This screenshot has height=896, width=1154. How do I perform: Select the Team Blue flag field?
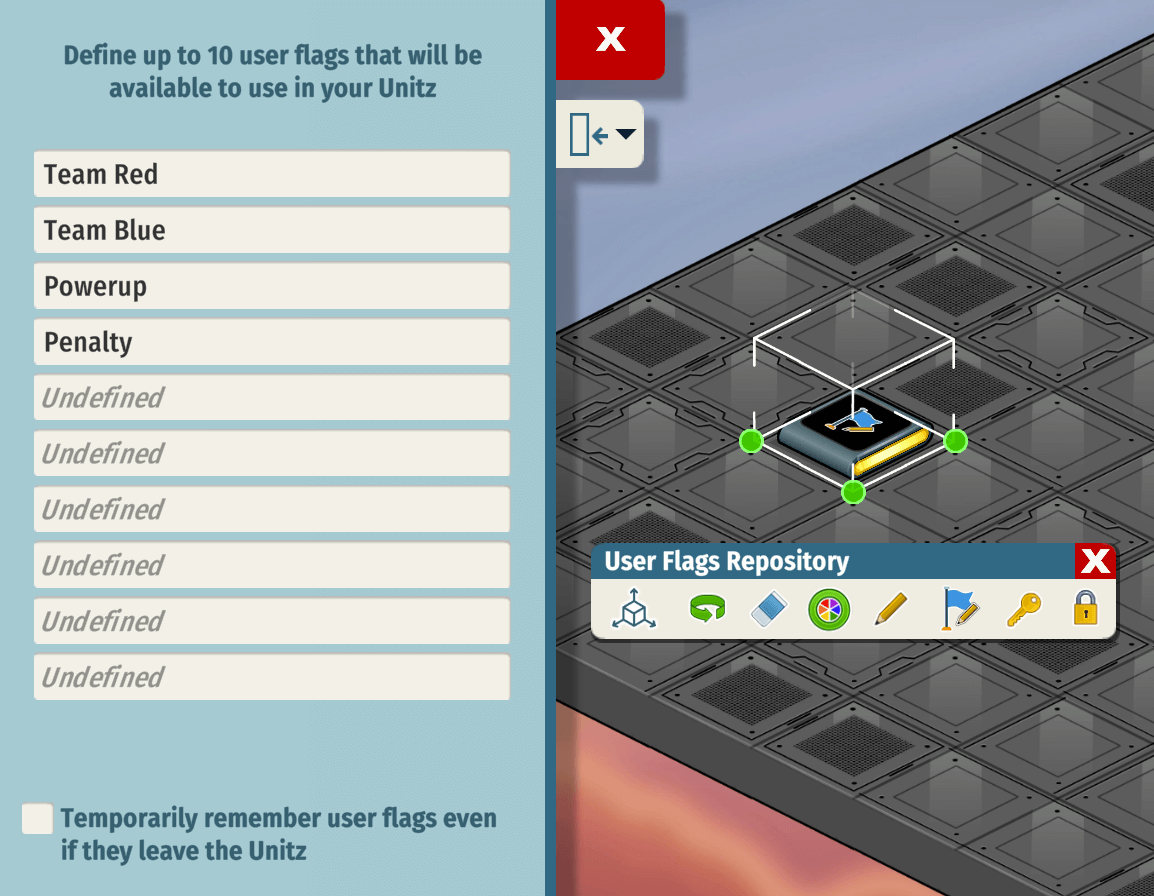click(x=271, y=231)
